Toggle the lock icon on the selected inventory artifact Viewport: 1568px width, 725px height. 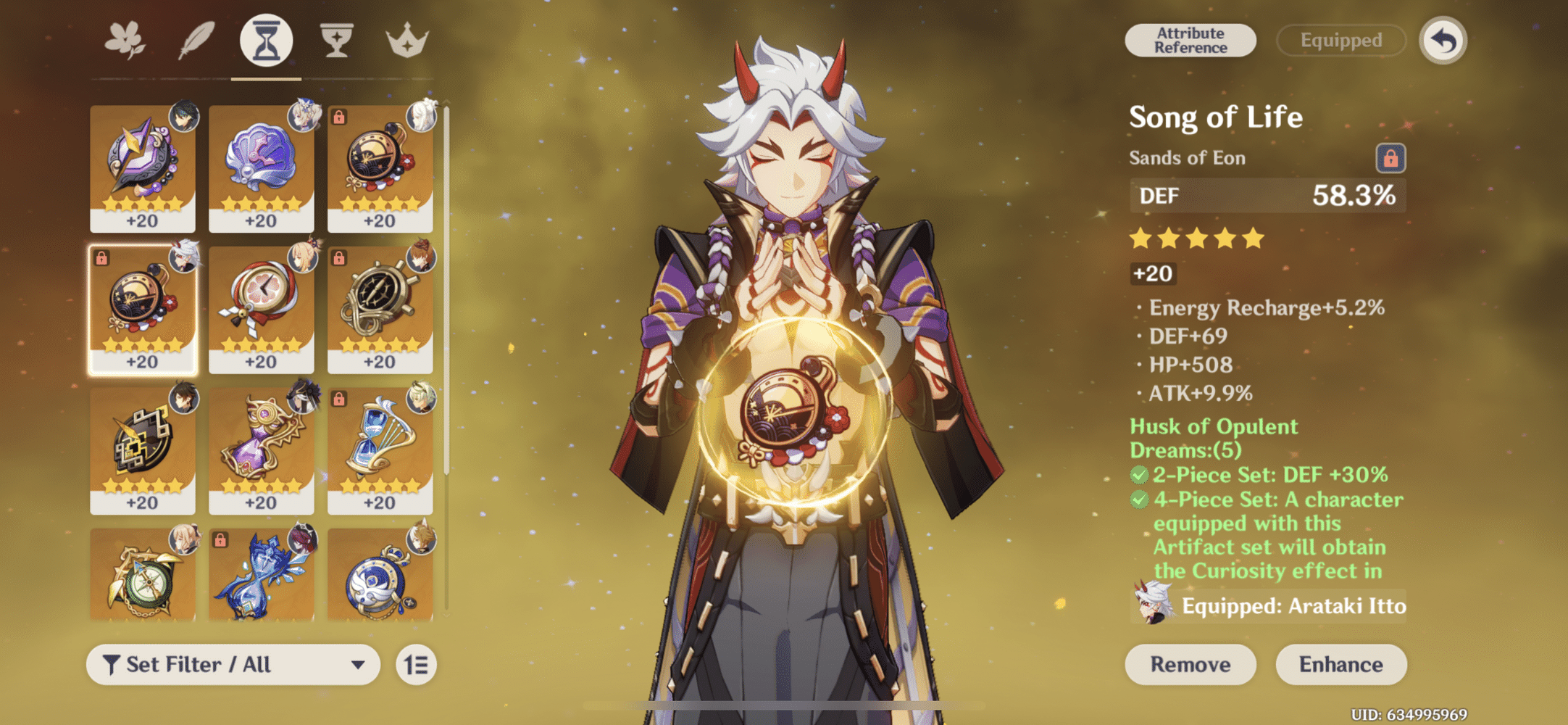pyautogui.click(x=102, y=259)
